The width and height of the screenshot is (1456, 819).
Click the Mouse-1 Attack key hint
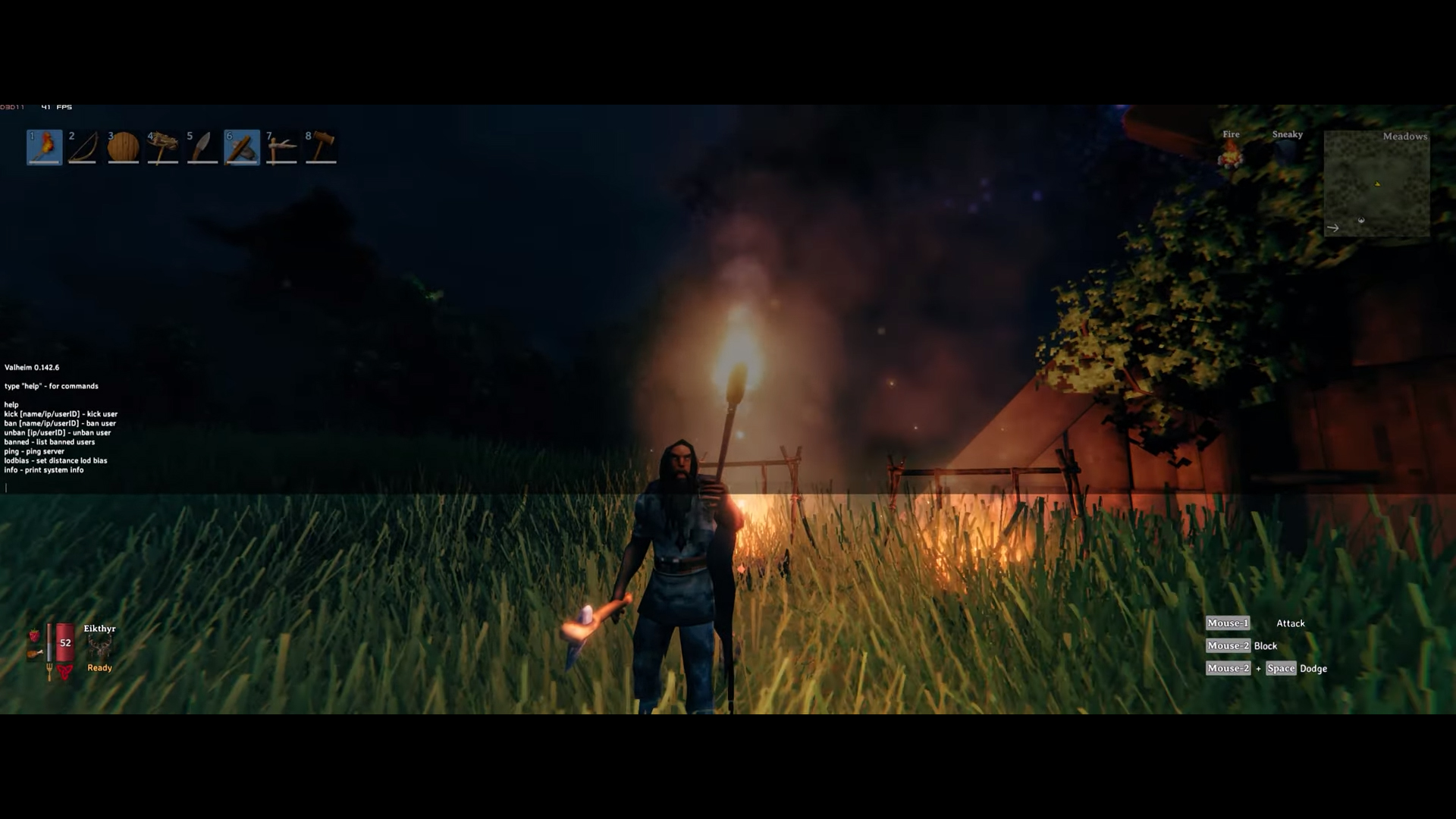pos(1228,623)
